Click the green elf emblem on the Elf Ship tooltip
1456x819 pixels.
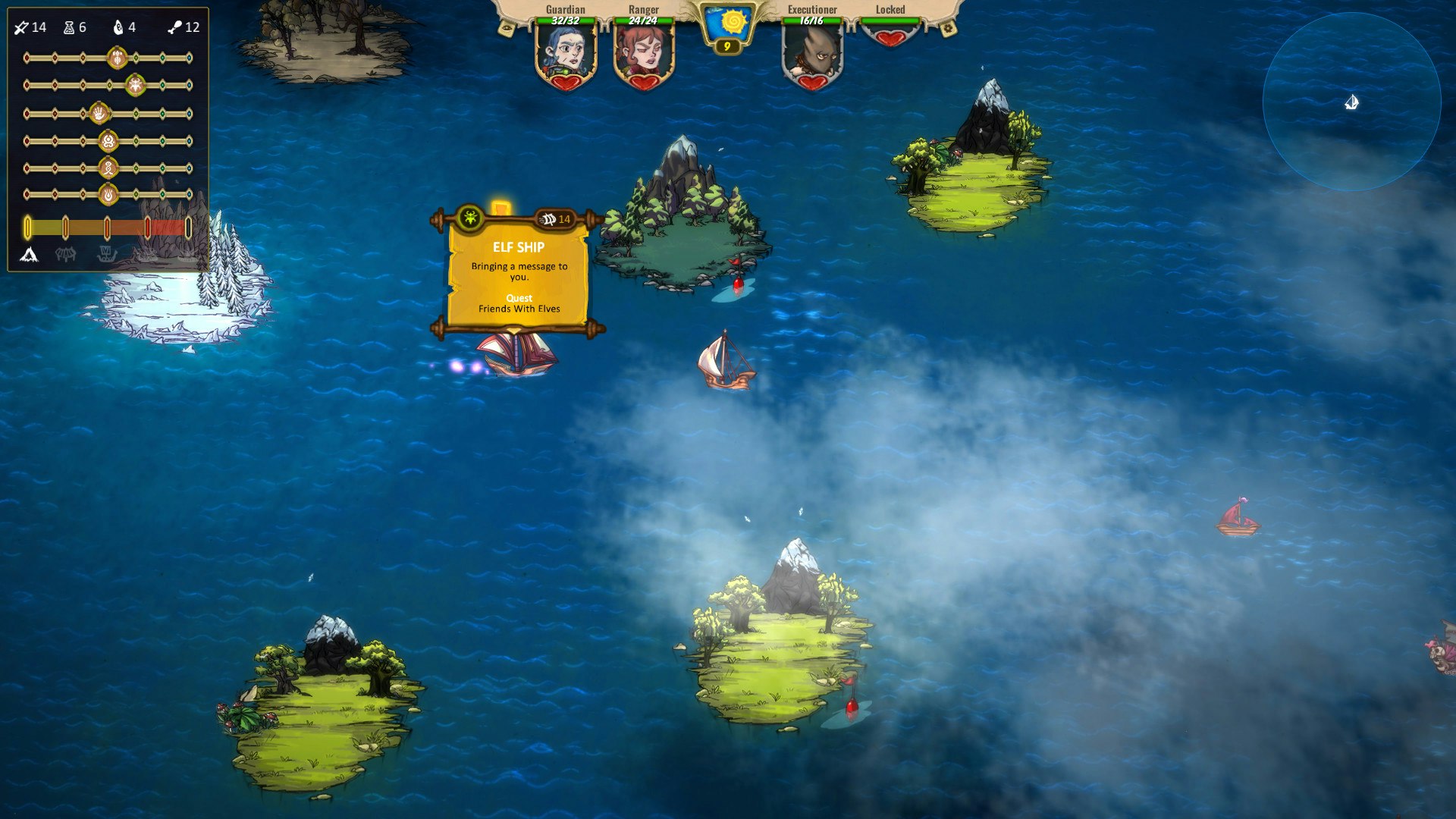point(470,218)
